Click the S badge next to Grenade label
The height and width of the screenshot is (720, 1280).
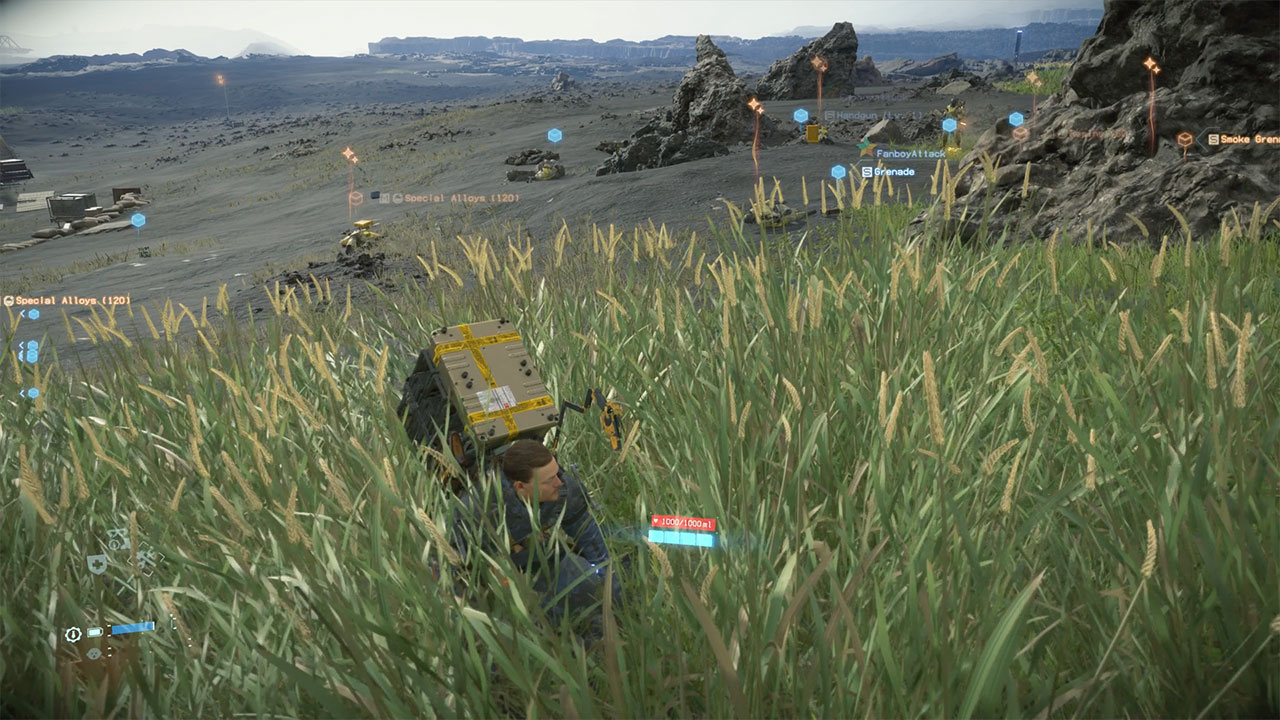(x=866, y=171)
